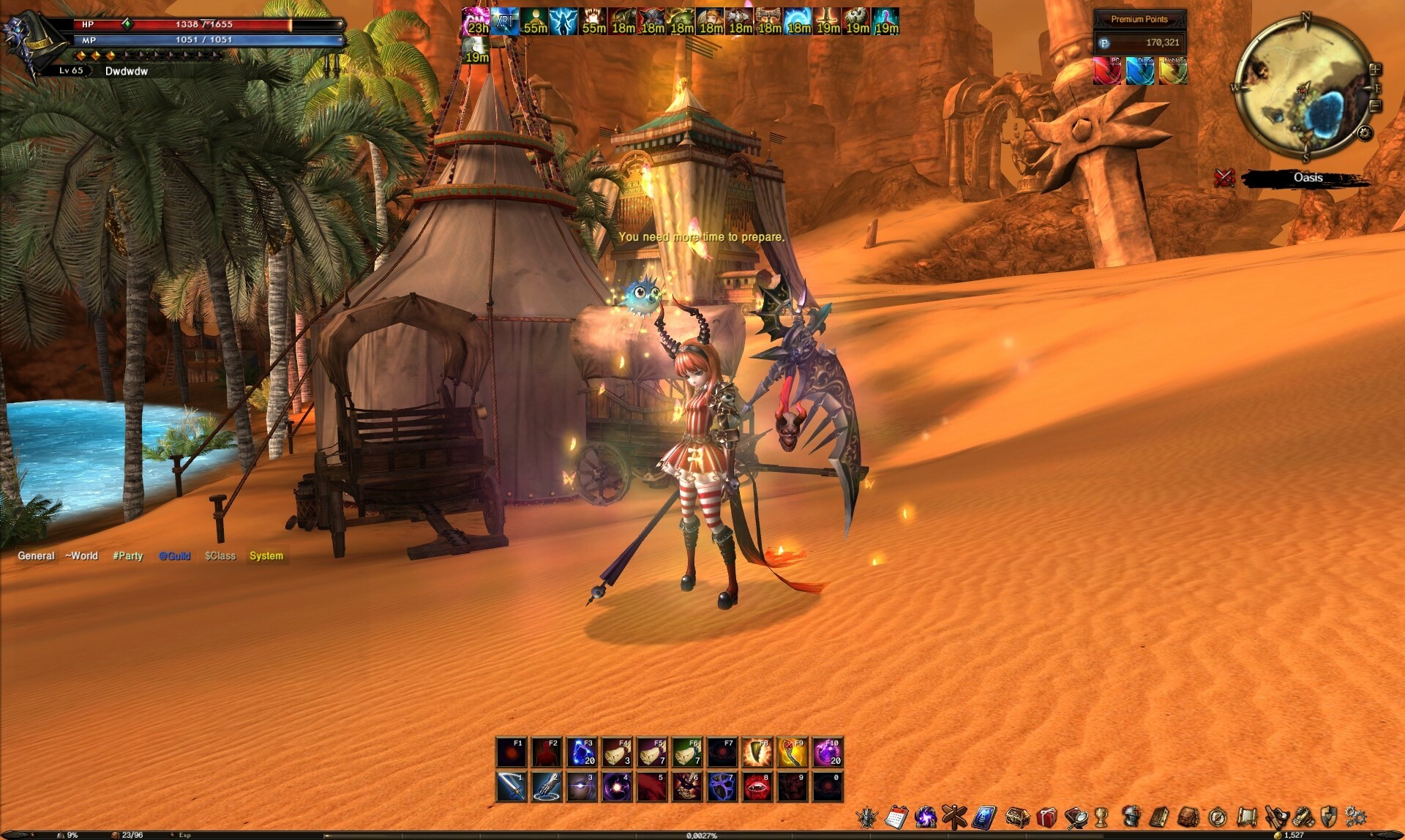The image size is (1405, 840).
Task: Select the #Party chat channel
Action: [128, 555]
